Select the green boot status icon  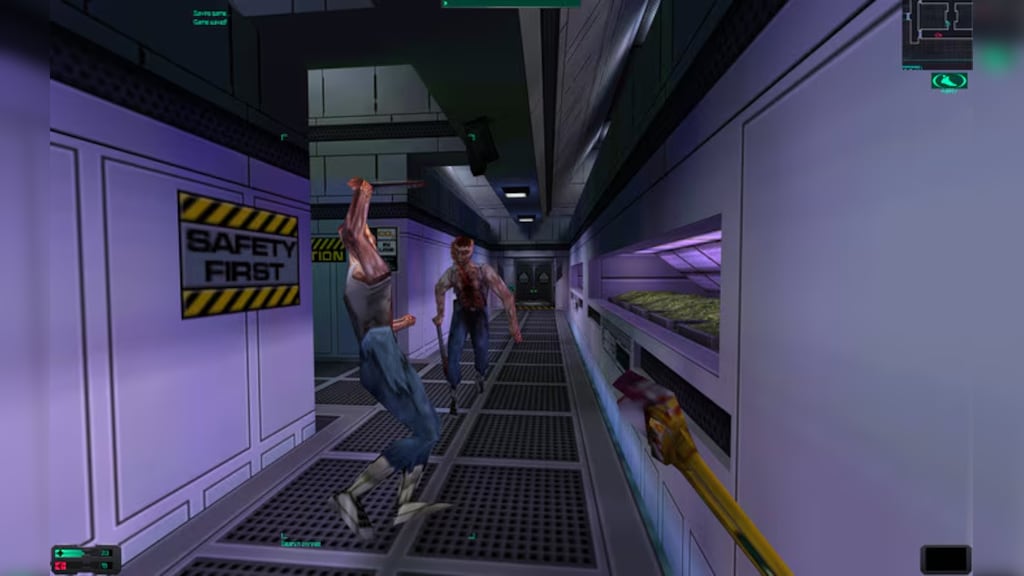[948, 81]
